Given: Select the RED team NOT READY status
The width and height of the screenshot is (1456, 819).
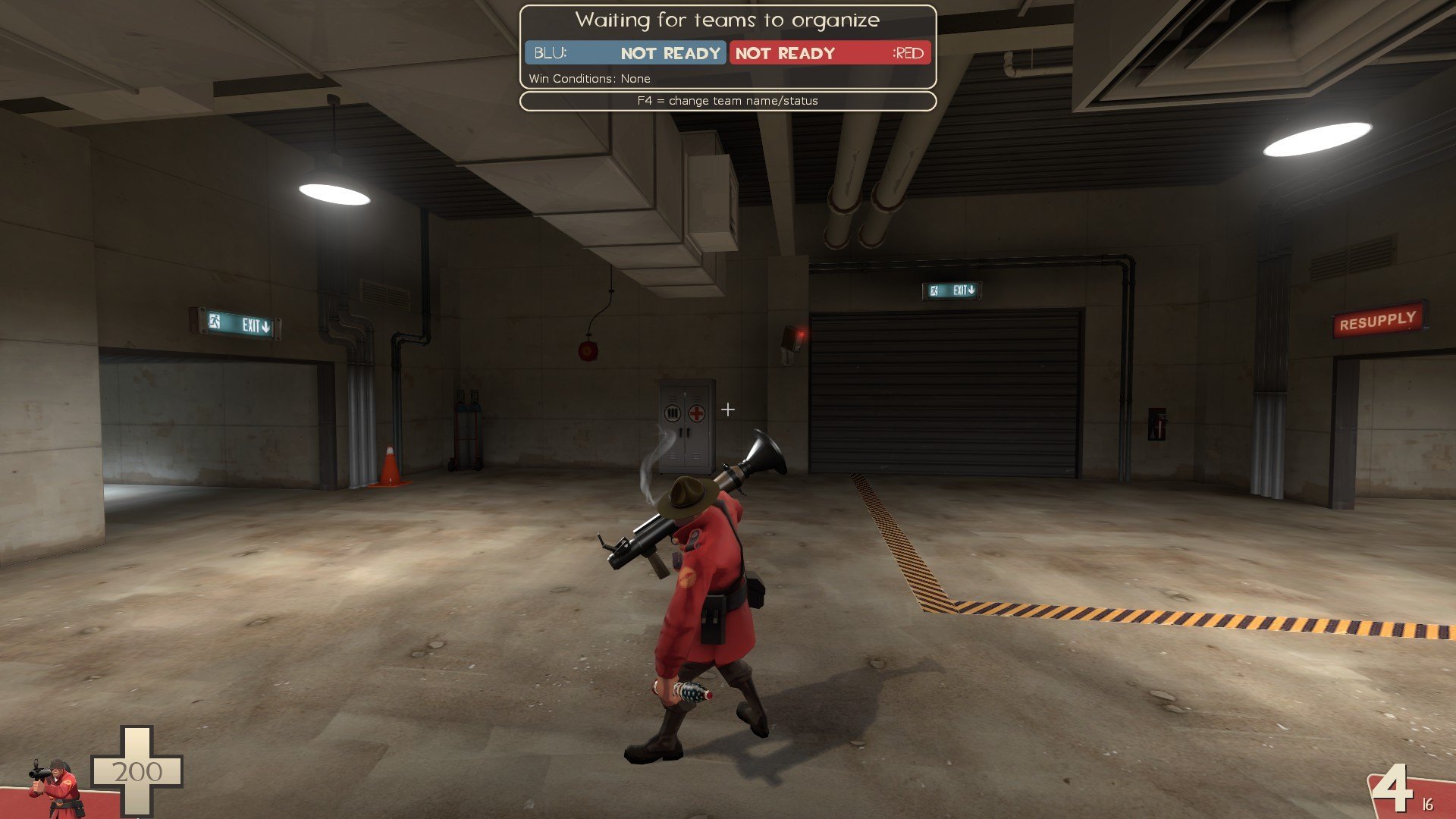Looking at the screenshot, I should [x=785, y=53].
